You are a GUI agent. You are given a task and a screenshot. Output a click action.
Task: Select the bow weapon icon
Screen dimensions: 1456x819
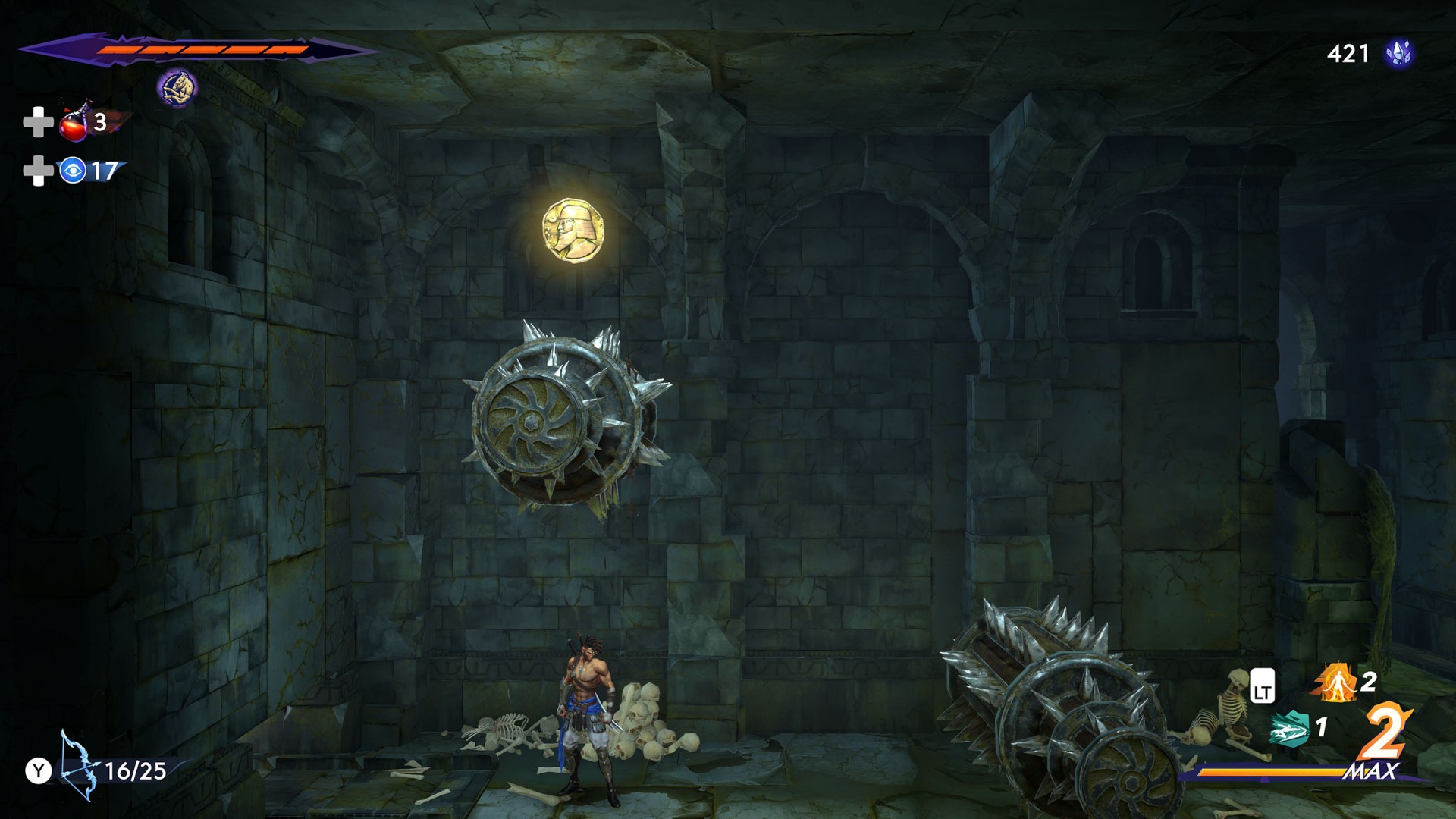[79, 766]
